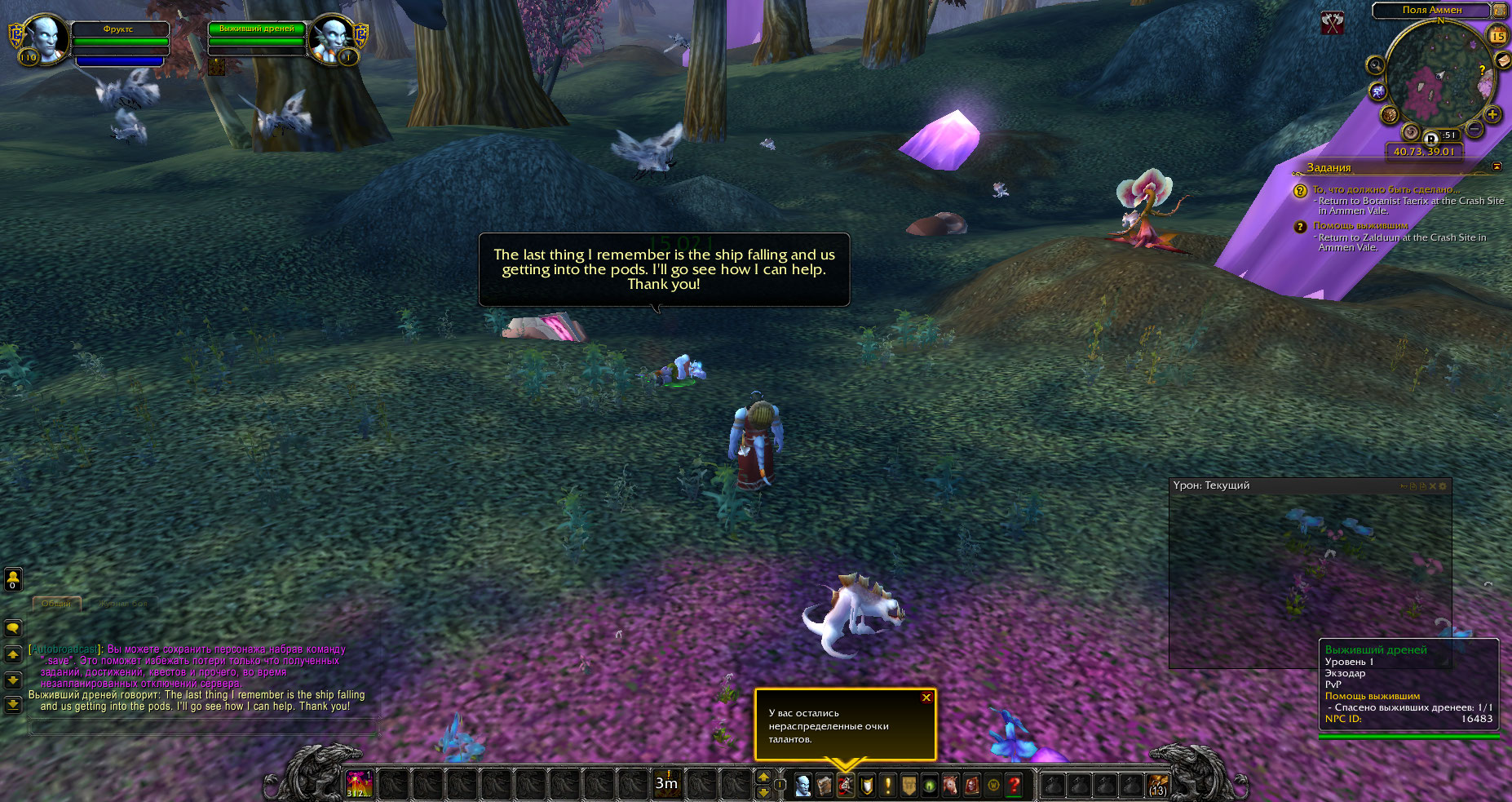Zoom out the minimap with minus button
The height and width of the screenshot is (802, 1512).
click(1474, 129)
